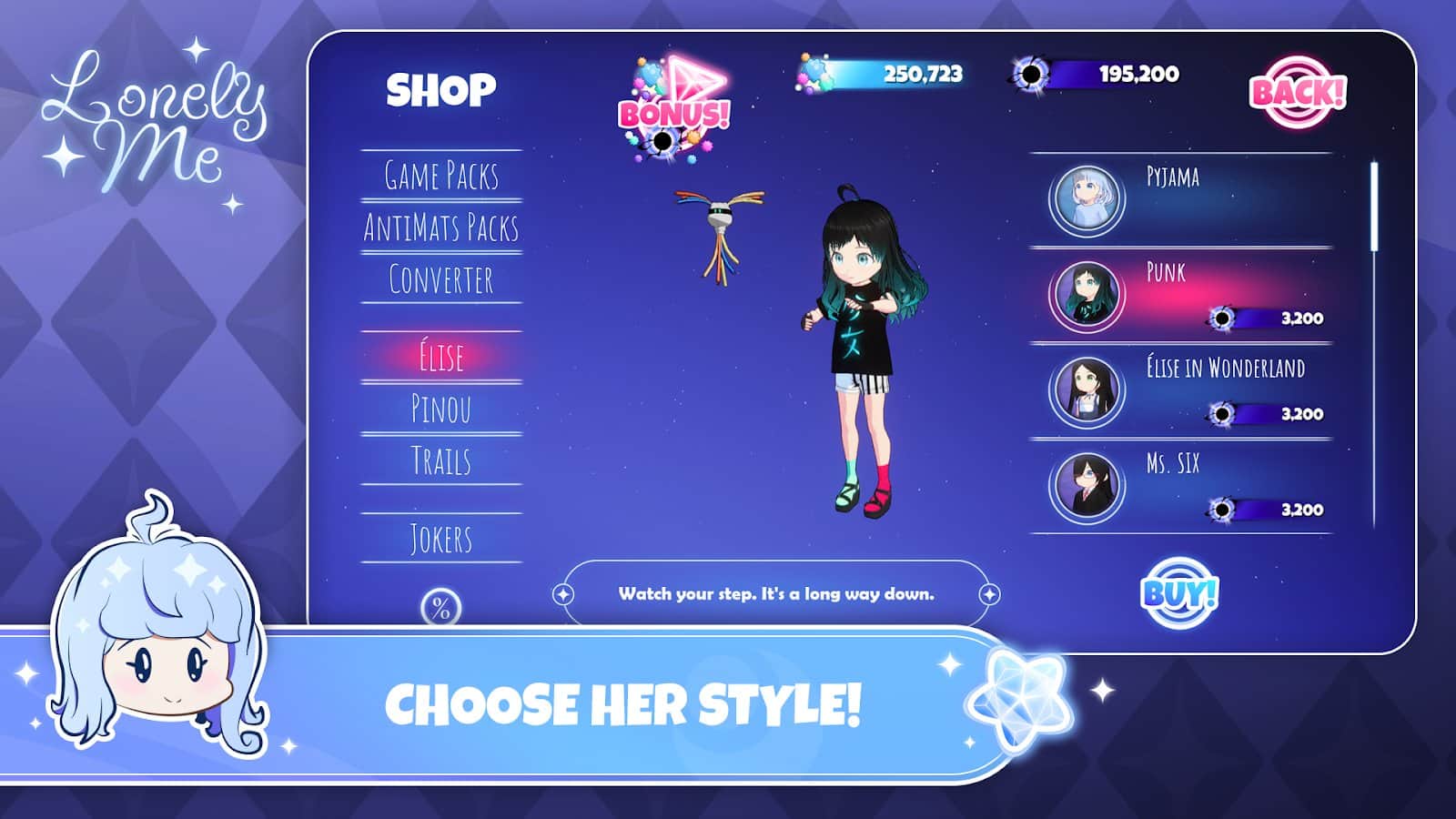Show the Jokers category
The width and height of the screenshot is (1456, 819).
[x=441, y=539]
